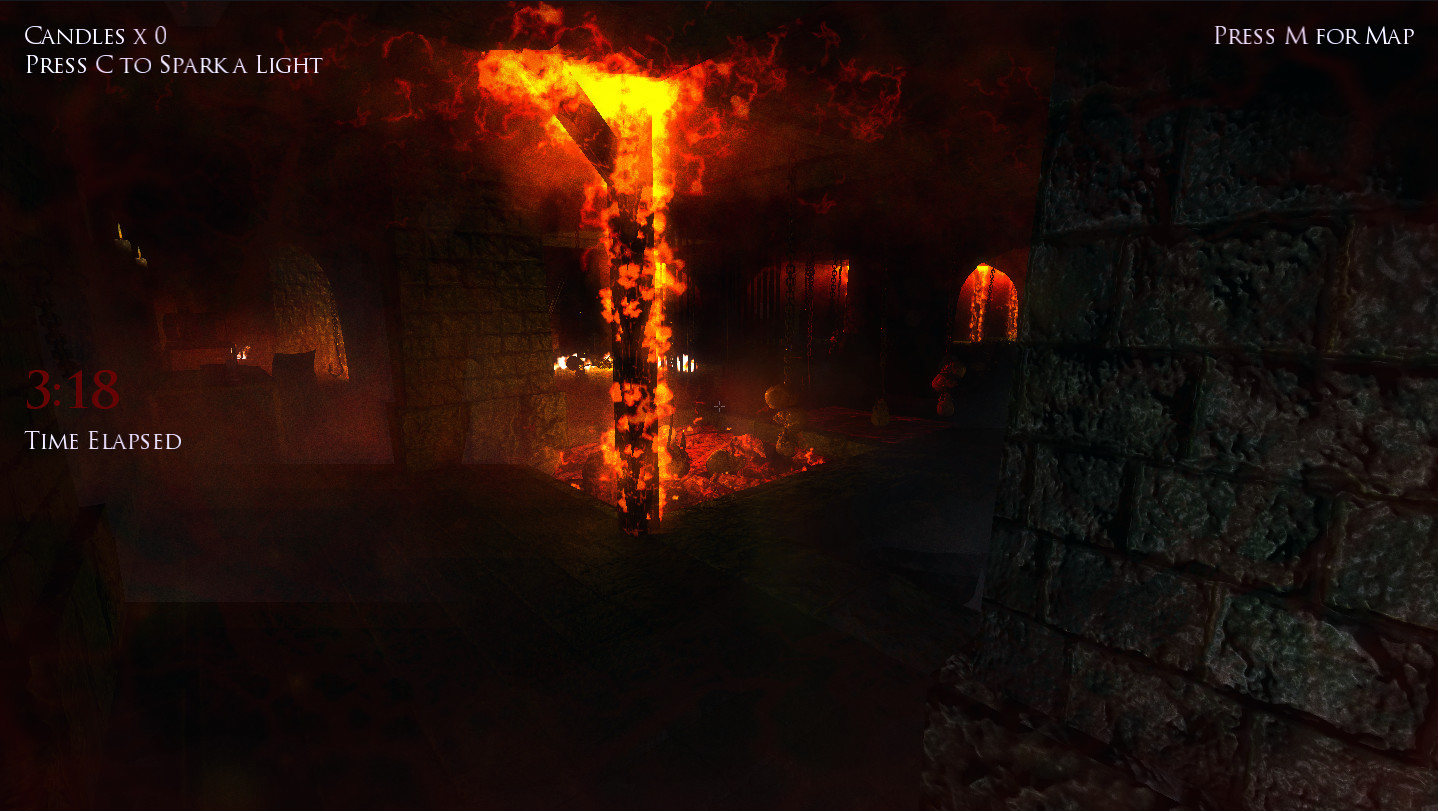Enable the crosshair in screen center
Image resolution: width=1438 pixels, height=811 pixels.
click(720, 406)
